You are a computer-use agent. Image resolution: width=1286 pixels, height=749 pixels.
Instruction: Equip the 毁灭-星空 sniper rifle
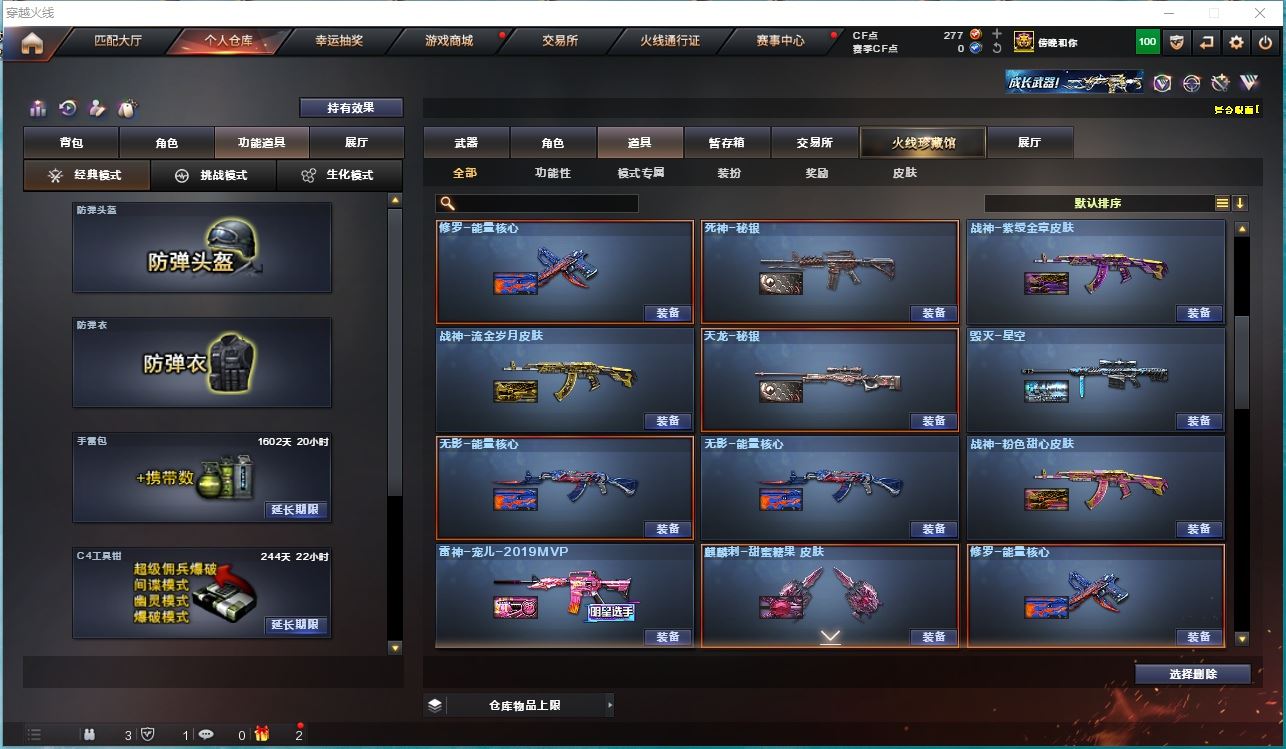click(x=1199, y=421)
